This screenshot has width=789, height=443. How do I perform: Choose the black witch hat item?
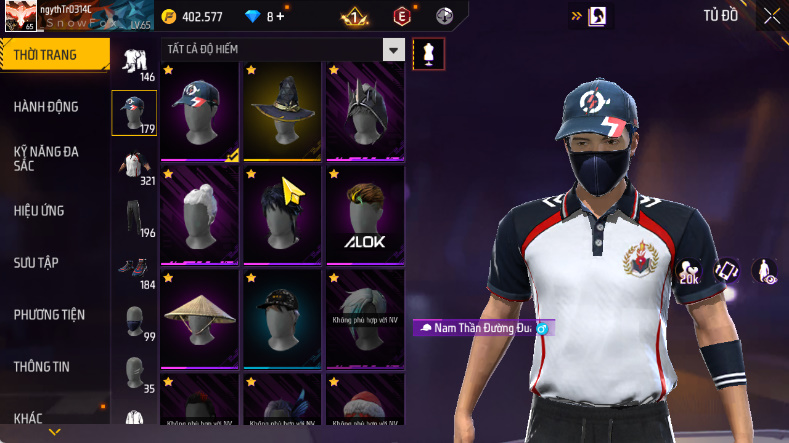click(x=282, y=112)
